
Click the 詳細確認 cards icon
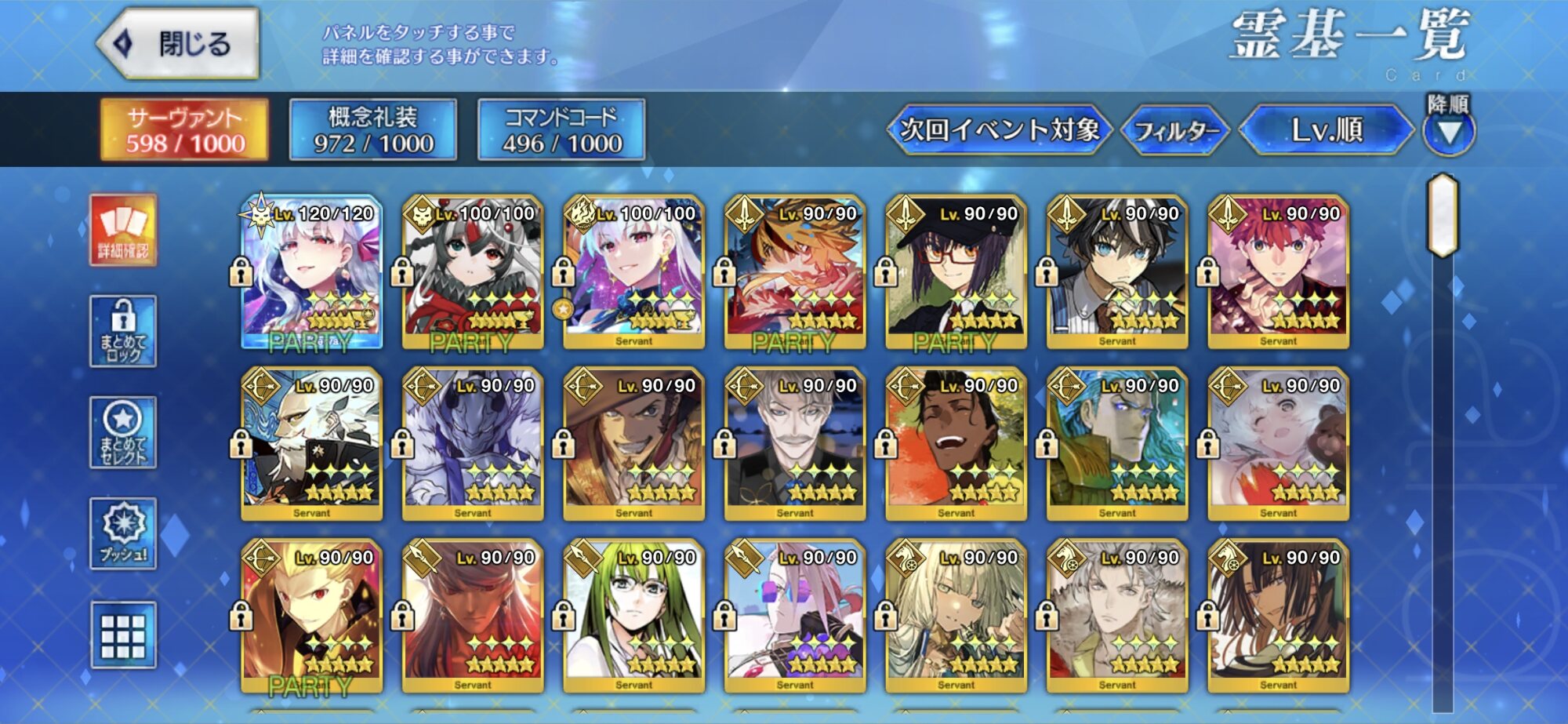(123, 230)
